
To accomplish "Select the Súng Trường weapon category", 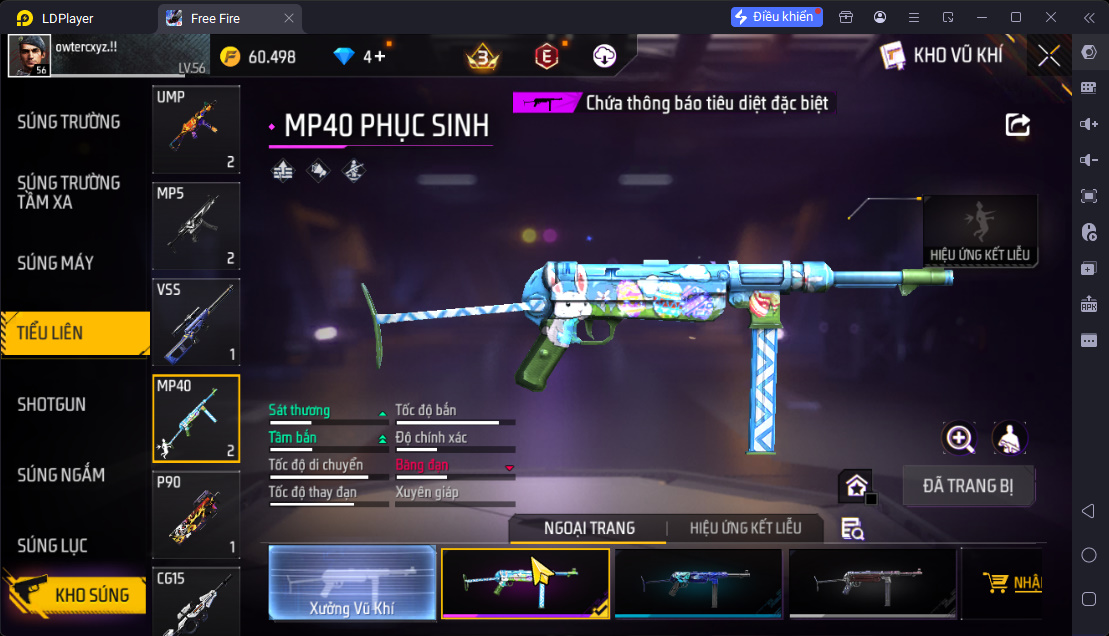I will tap(69, 122).
